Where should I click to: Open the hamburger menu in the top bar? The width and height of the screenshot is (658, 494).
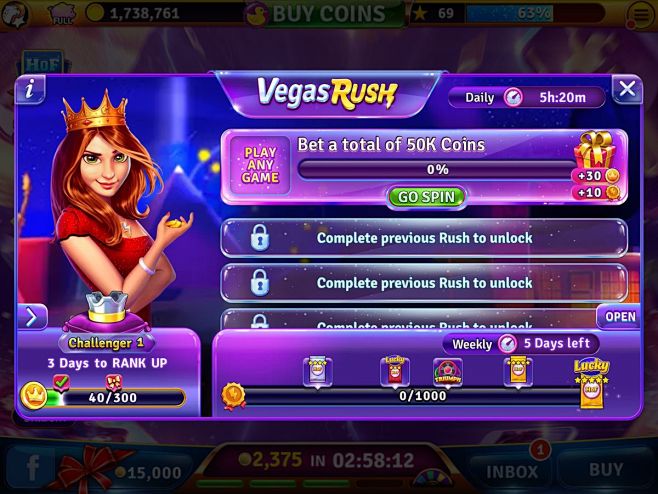click(639, 13)
